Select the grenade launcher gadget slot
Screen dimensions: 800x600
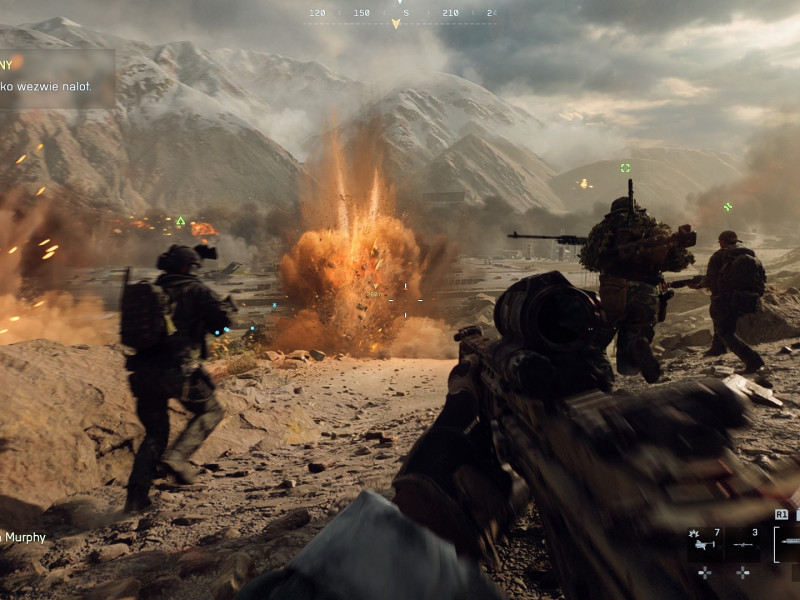[x=706, y=543]
